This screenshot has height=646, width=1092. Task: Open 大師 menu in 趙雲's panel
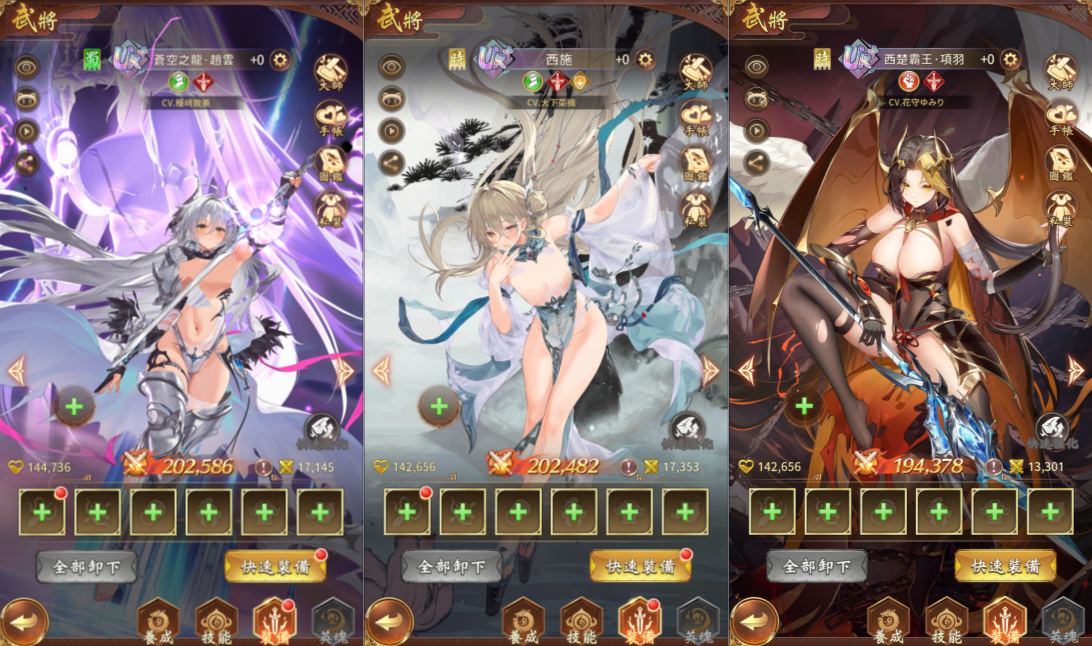(x=330, y=72)
